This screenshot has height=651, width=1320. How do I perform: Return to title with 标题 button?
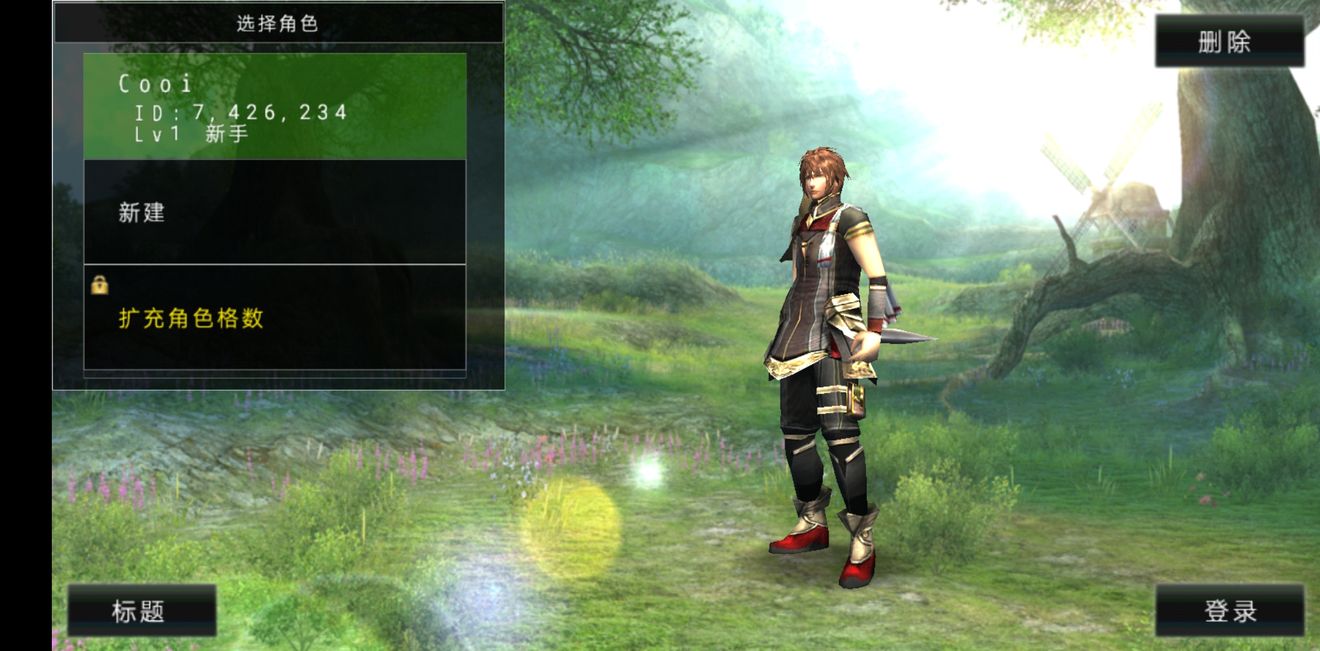pos(141,611)
